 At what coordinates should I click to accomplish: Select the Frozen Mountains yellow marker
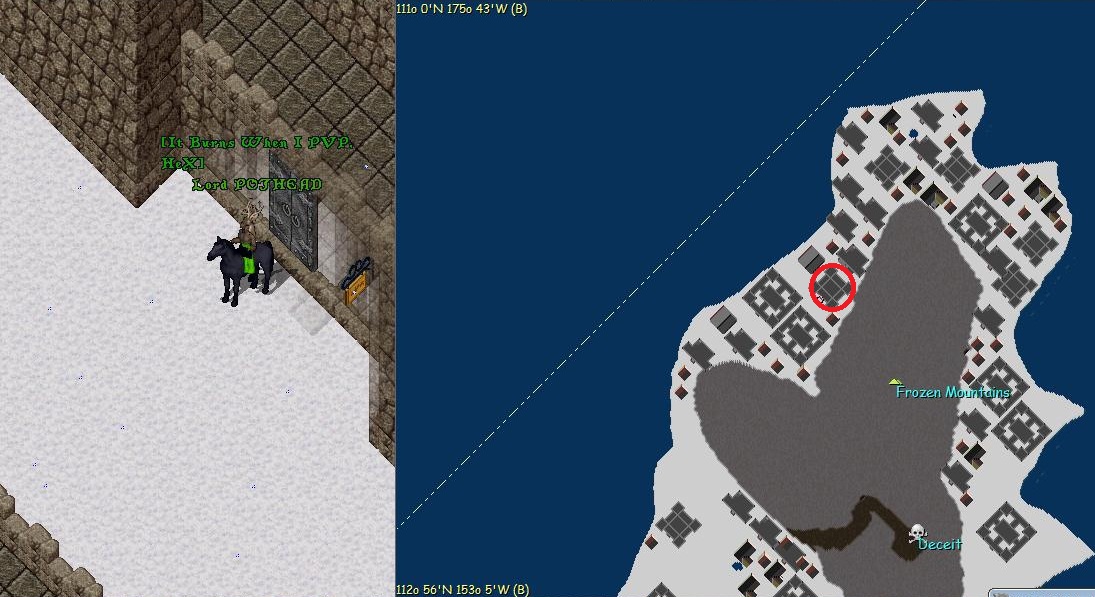(x=895, y=381)
